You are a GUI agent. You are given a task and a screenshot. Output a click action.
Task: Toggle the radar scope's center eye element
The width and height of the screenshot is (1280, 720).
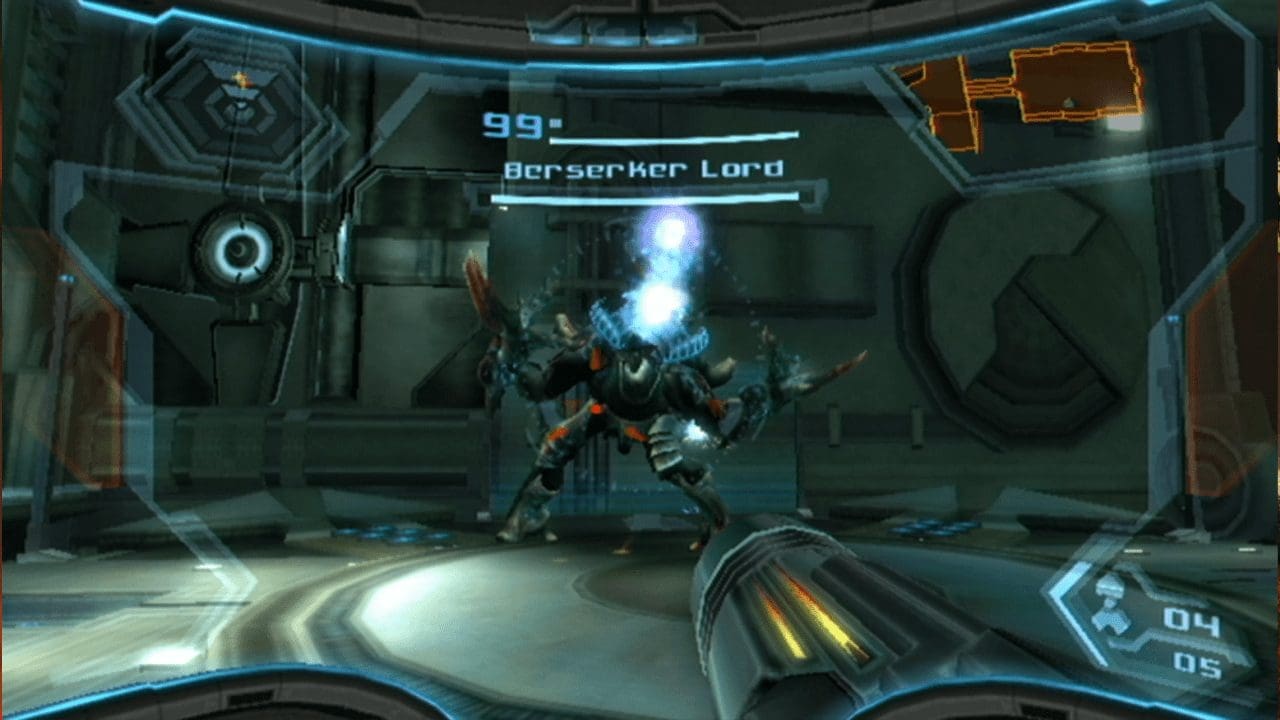coord(240,247)
